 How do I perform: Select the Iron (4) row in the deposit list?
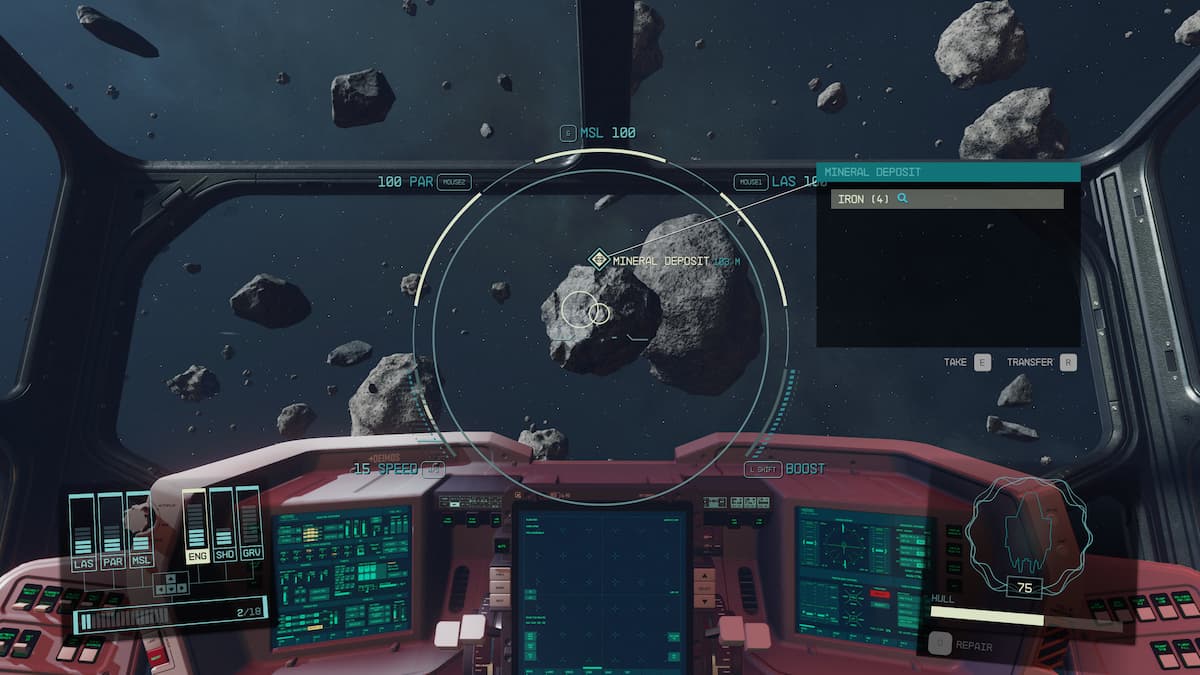click(946, 199)
